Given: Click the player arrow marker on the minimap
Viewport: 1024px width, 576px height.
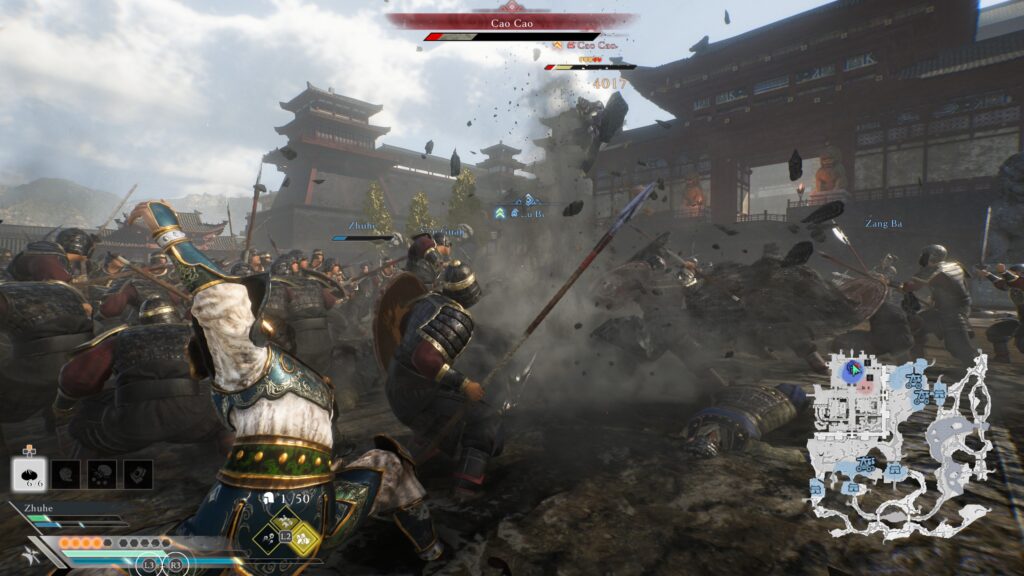Looking at the screenshot, I should (853, 369).
